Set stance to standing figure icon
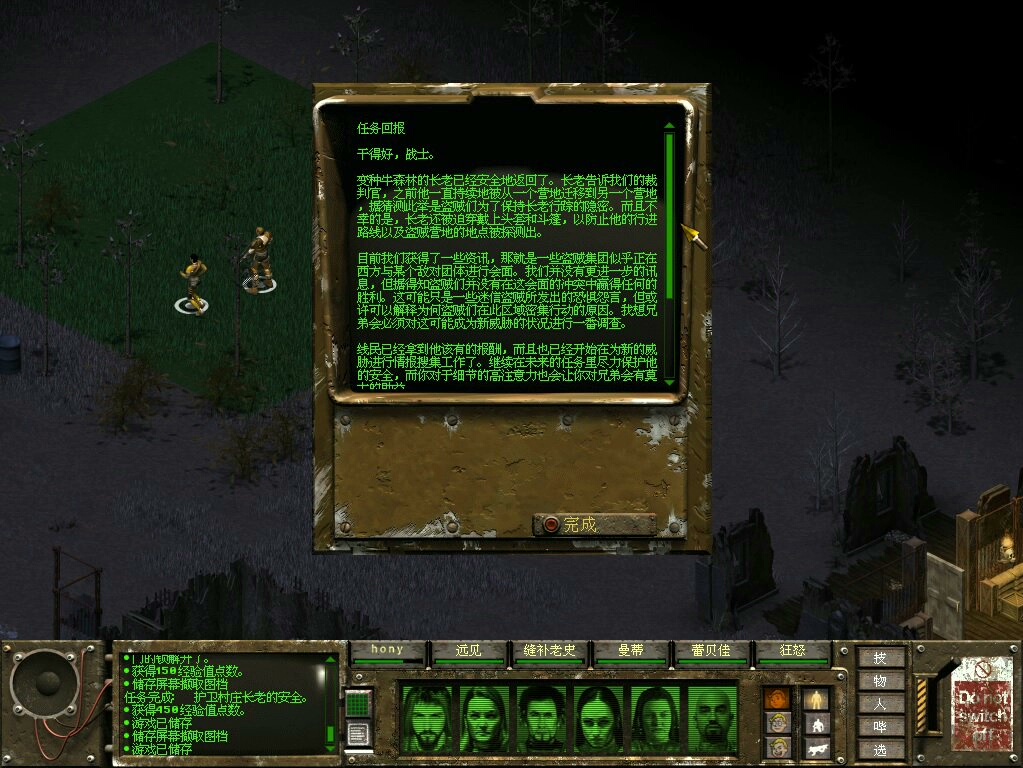Viewport: 1023px width, 768px height. 817,698
